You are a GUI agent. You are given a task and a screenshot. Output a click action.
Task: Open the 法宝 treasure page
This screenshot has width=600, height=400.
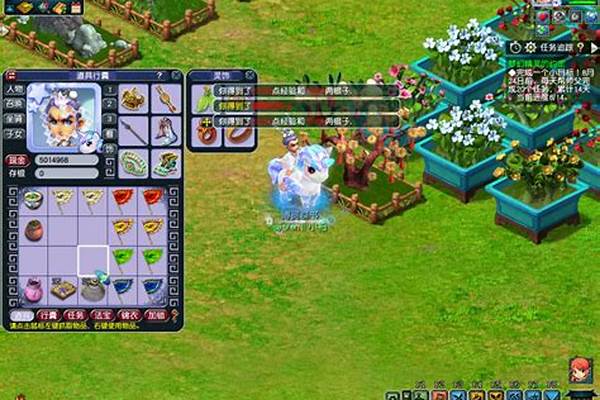point(101,315)
